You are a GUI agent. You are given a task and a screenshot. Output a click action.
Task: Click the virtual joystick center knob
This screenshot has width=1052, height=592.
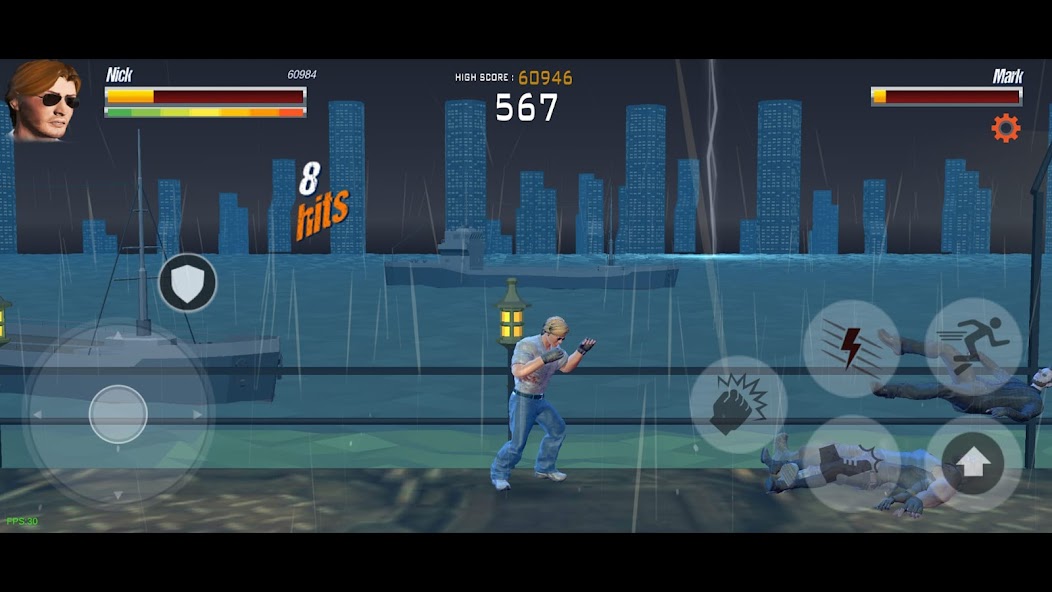(118, 414)
